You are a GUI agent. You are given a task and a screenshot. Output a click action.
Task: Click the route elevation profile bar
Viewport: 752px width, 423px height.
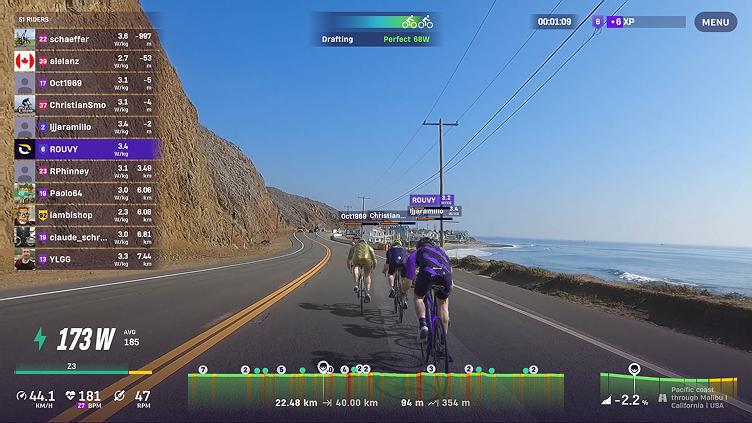(x=375, y=385)
